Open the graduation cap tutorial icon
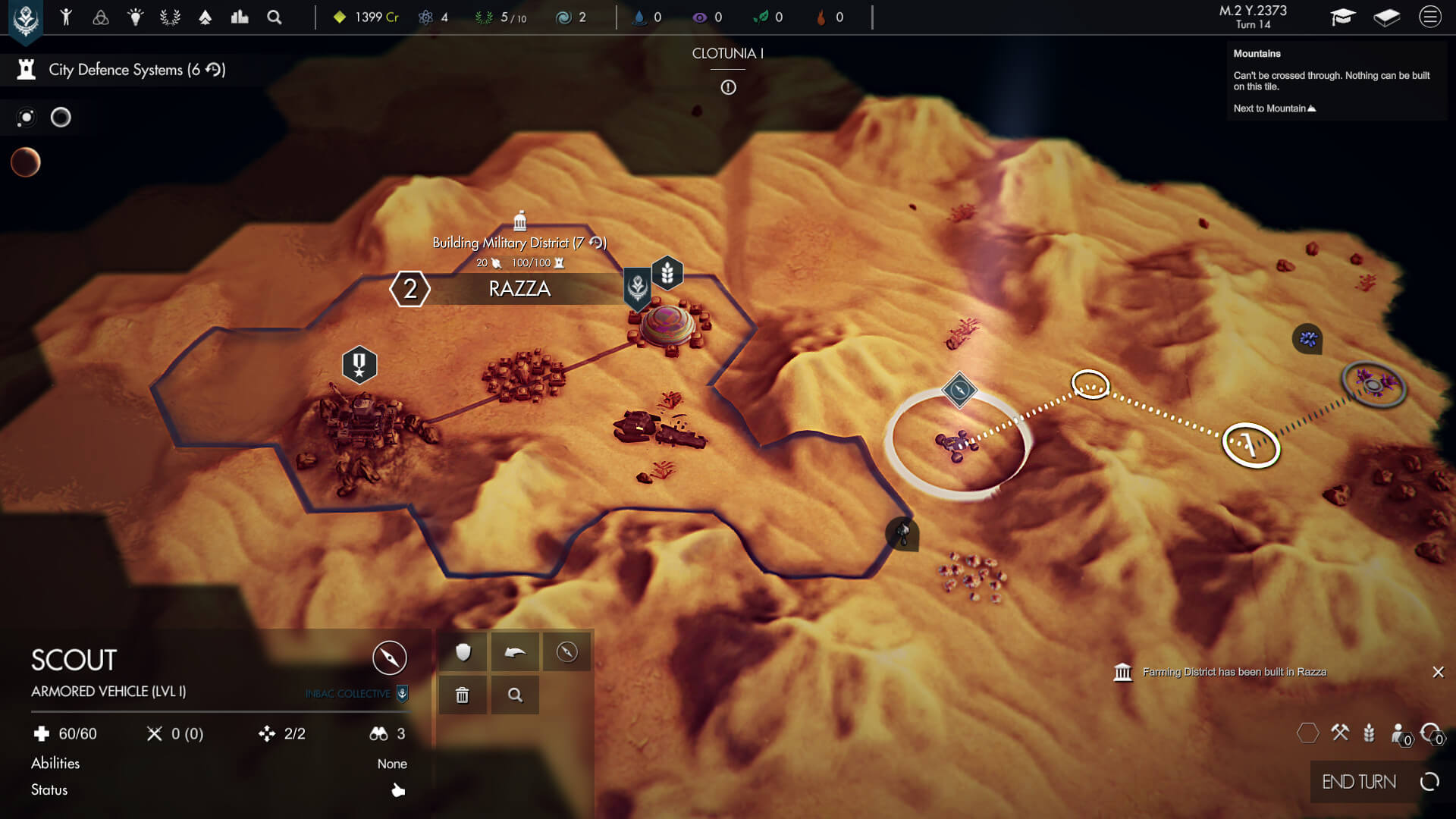1456x819 pixels. (1342, 17)
